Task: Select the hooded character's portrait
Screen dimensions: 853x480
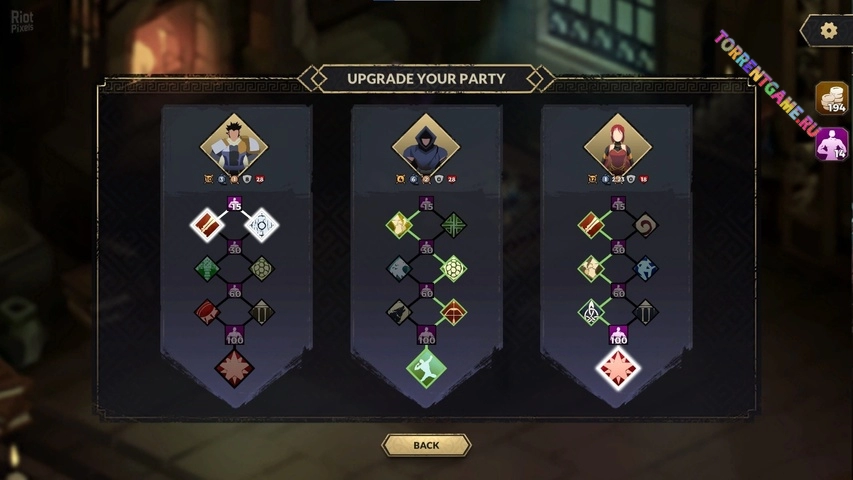Action: click(x=426, y=145)
